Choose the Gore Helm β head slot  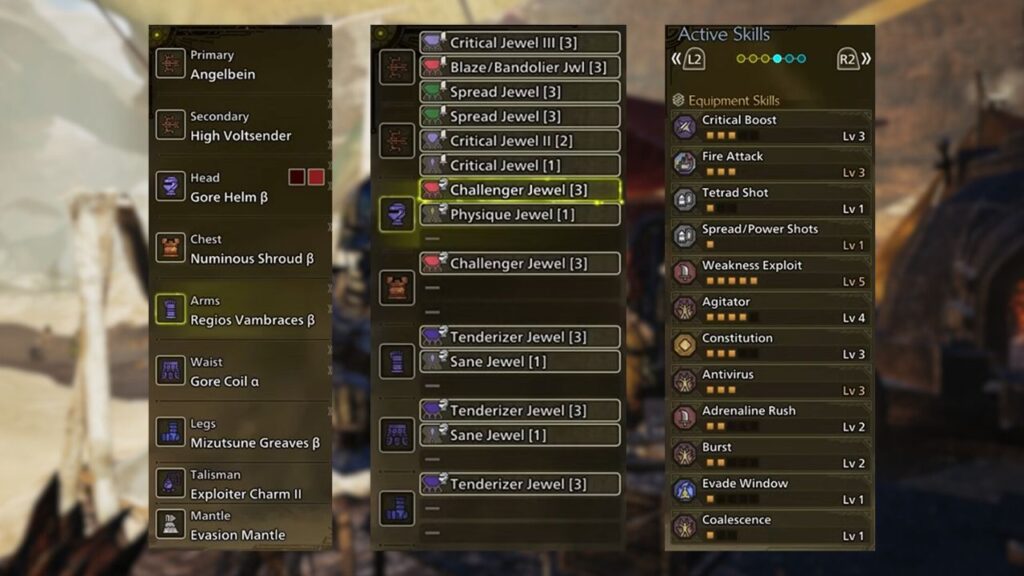240,188
